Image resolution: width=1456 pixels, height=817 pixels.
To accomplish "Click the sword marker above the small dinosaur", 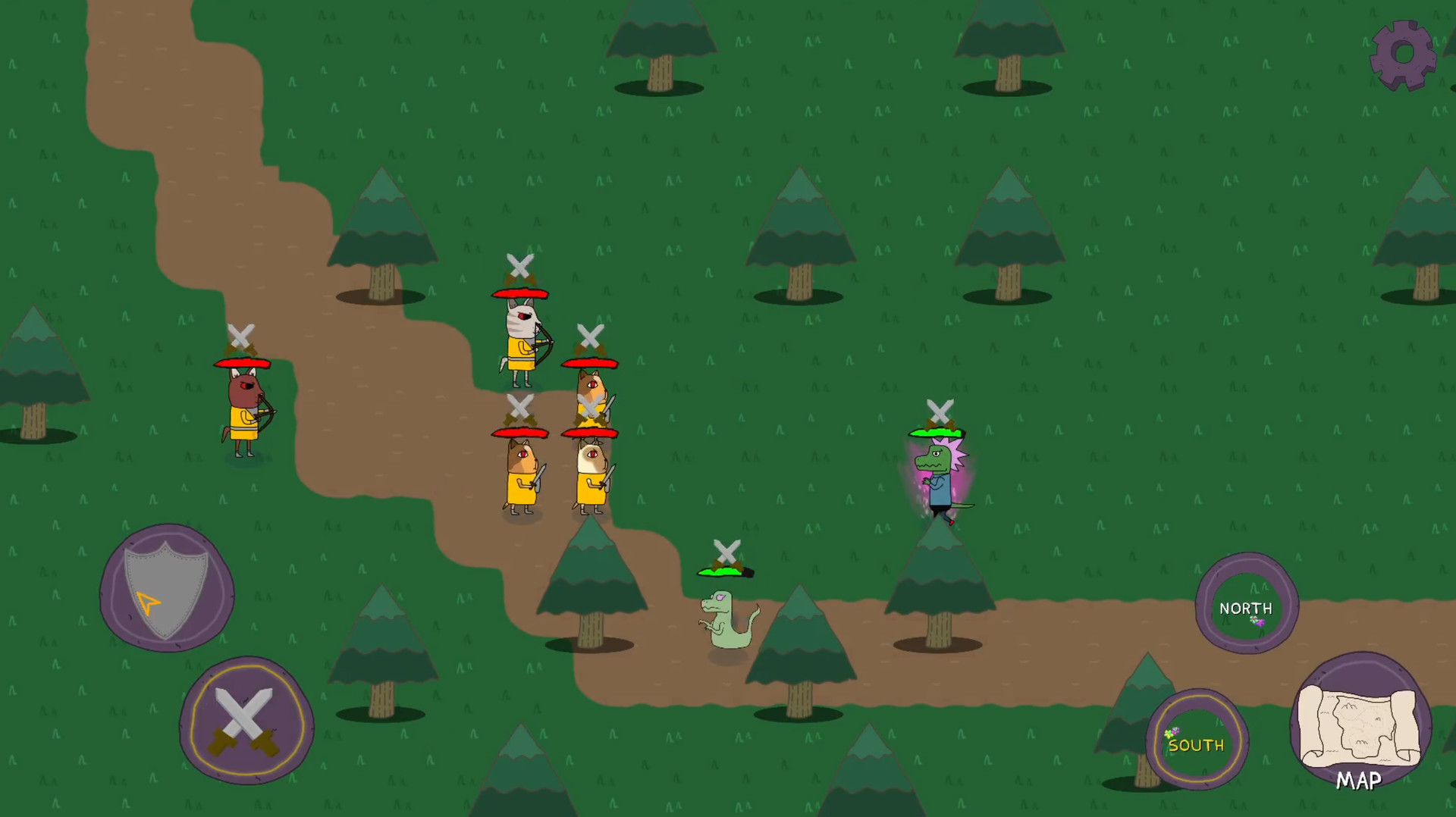I will [x=726, y=550].
